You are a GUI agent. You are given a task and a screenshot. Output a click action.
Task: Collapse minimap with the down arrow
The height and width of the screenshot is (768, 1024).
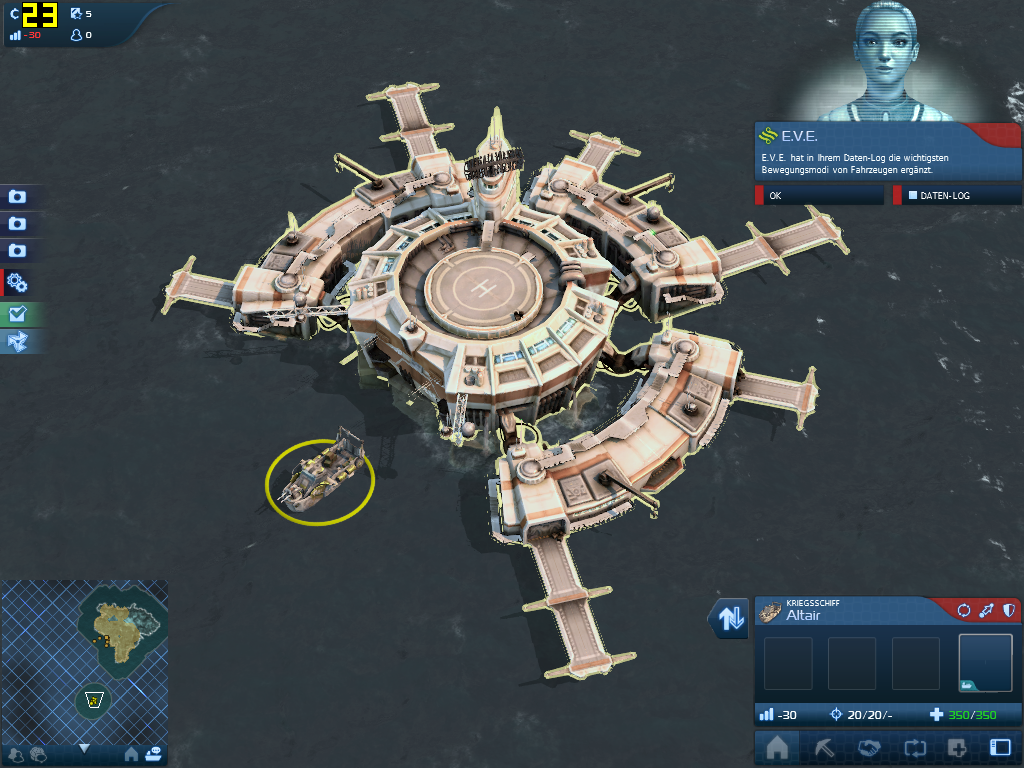click(x=85, y=748)
